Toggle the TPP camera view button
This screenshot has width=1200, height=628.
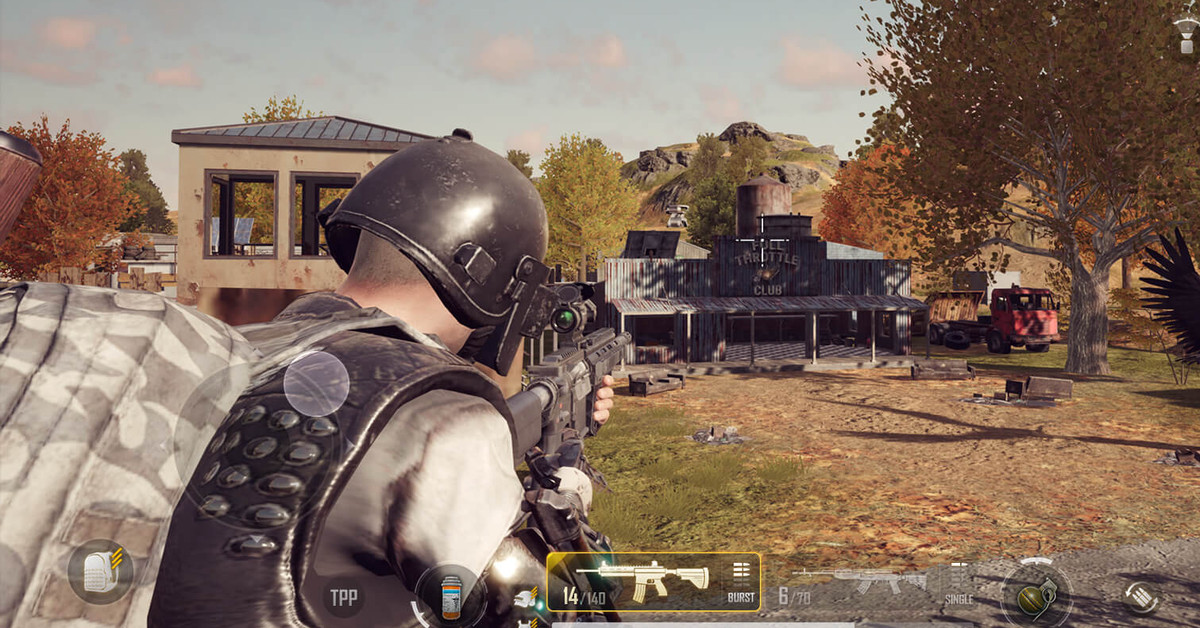click(343, 597)
